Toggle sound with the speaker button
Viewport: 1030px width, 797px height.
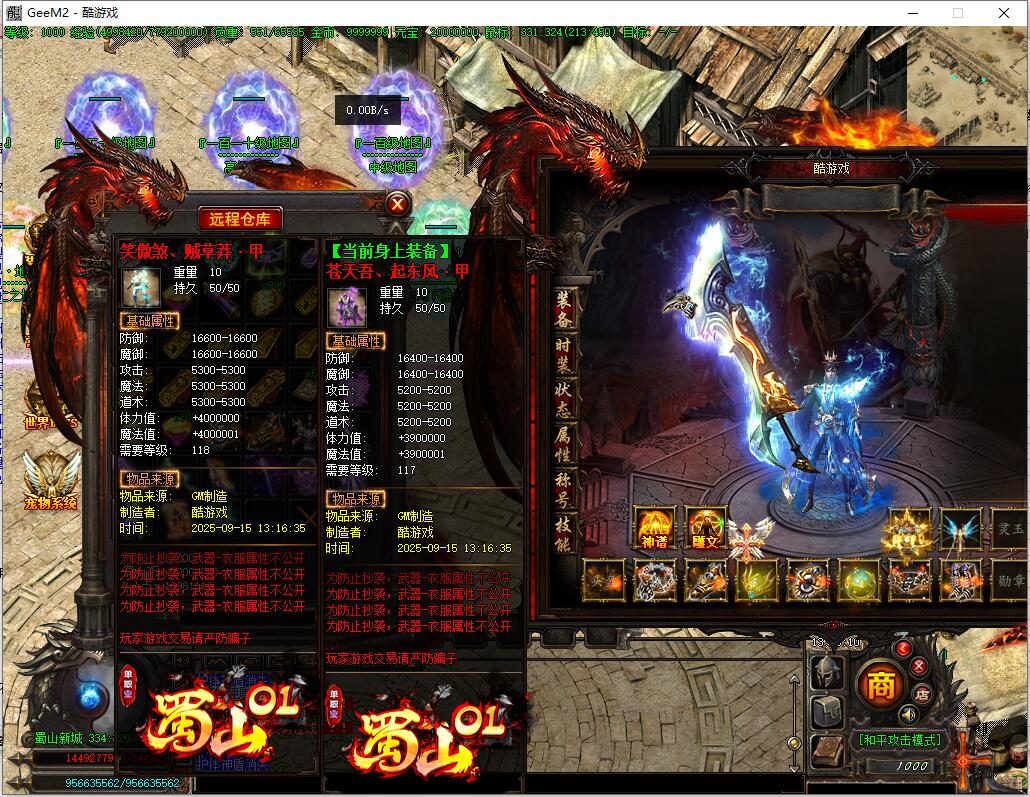coord(909,715)
